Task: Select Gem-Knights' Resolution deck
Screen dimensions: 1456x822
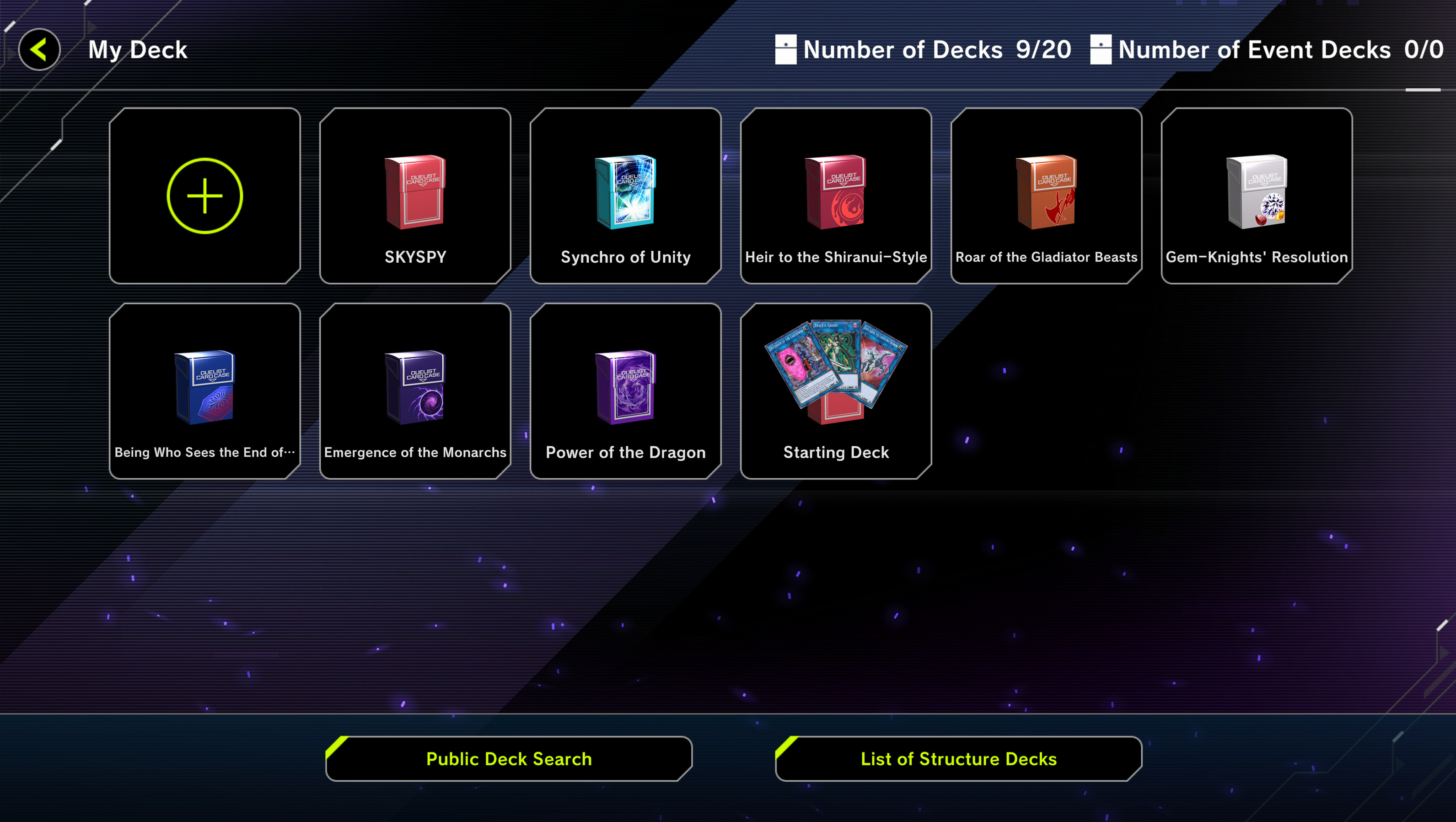Action: [x=1256, y=195]
